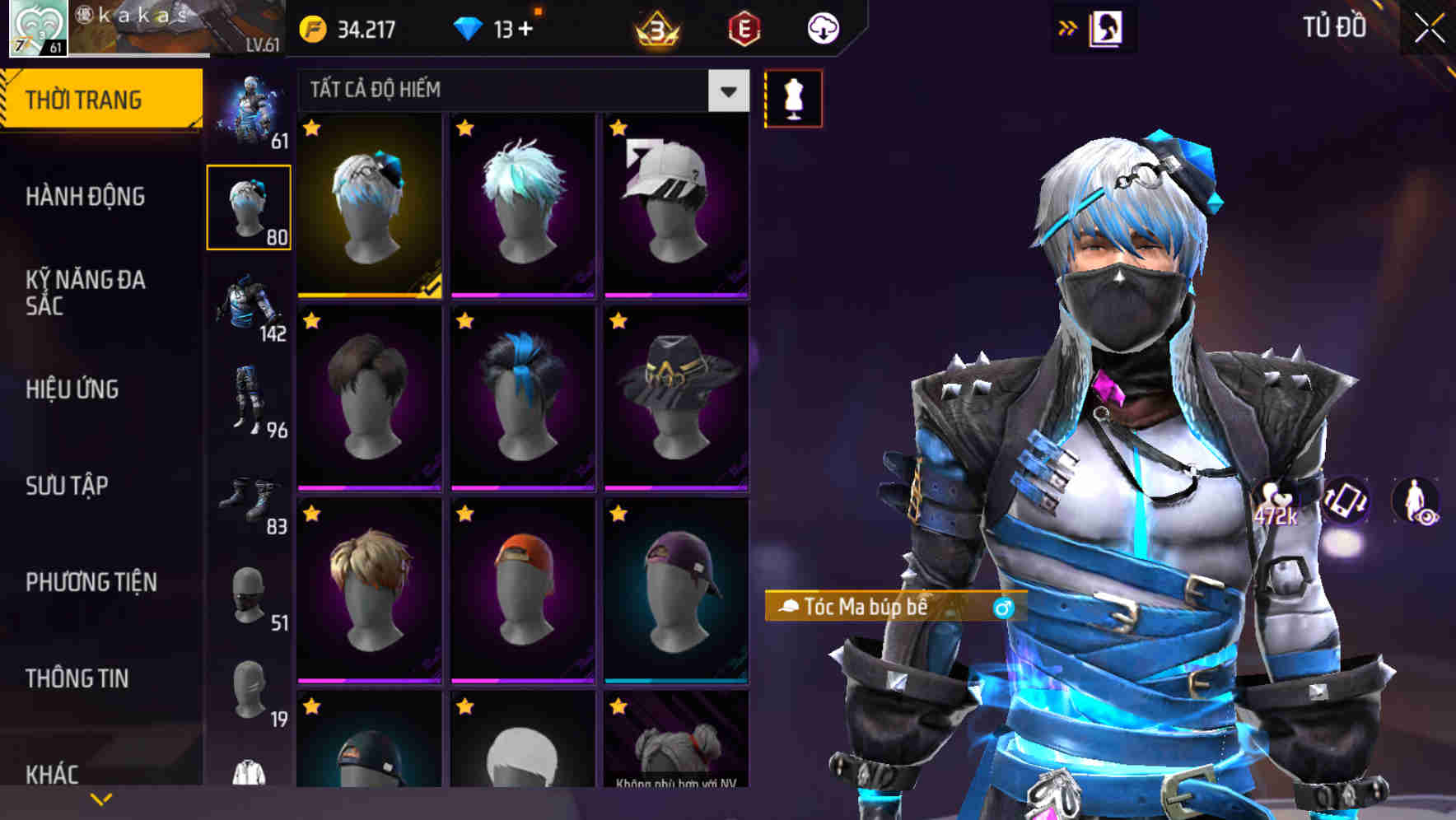Unfavorite the orange cap hairstyle
The width and height of the screenshot is (1456, 820).
pyautogui.click(x=464, y=515)
